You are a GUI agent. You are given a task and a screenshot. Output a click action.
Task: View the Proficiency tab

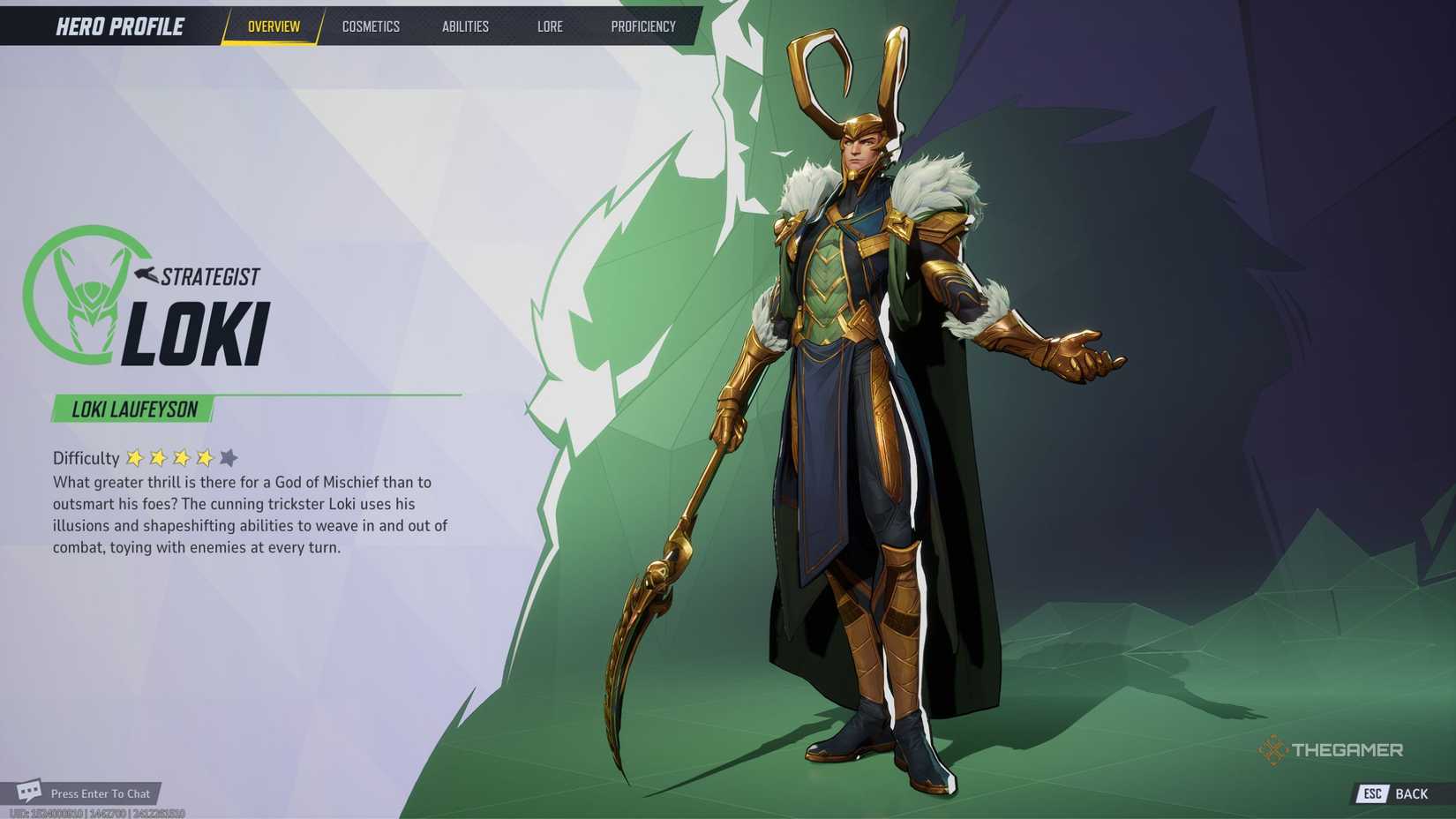coord(643,26)
